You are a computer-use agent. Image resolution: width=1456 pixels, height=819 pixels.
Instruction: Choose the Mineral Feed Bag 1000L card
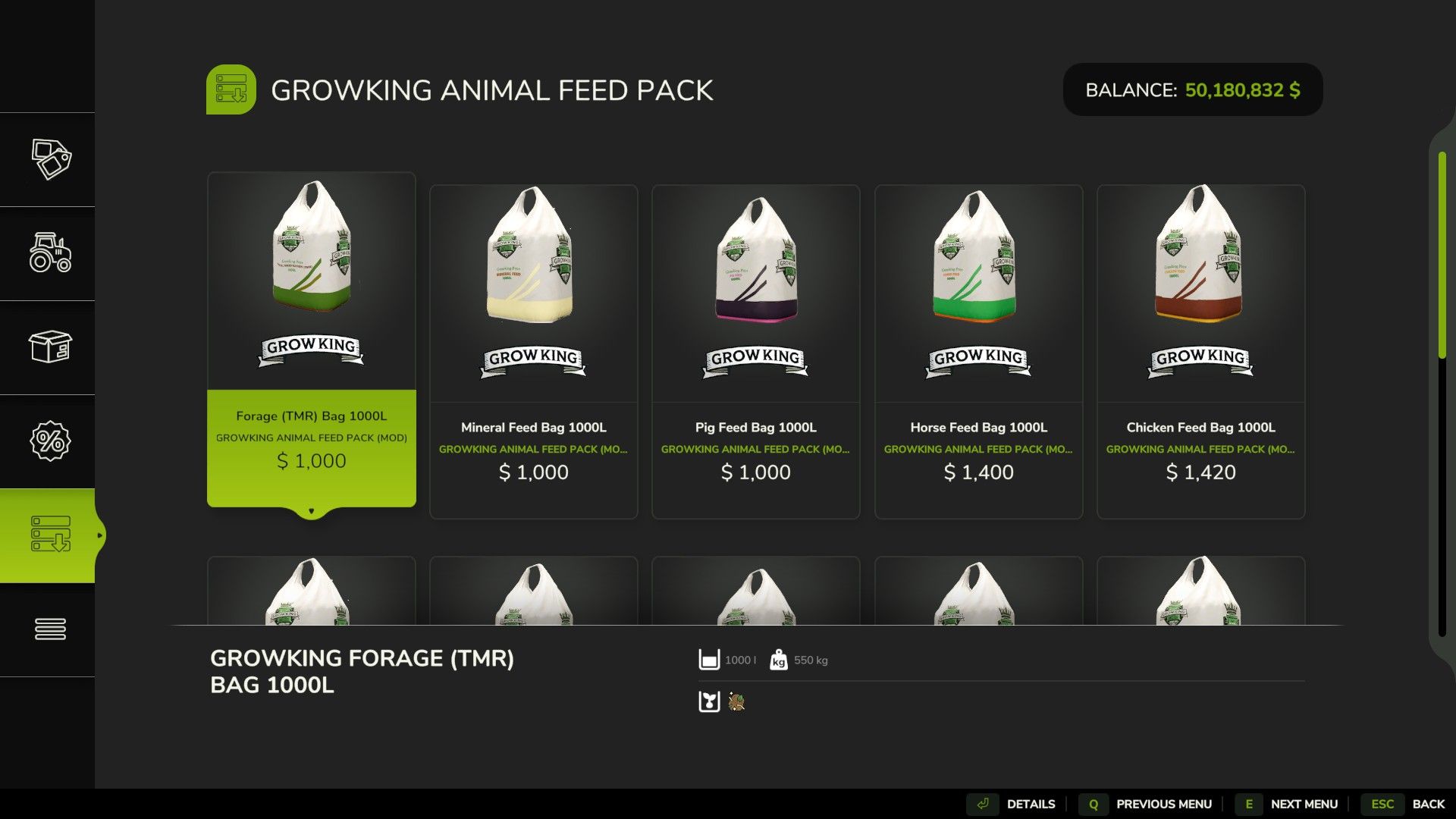pyautogui.click(x=533, y=353)
